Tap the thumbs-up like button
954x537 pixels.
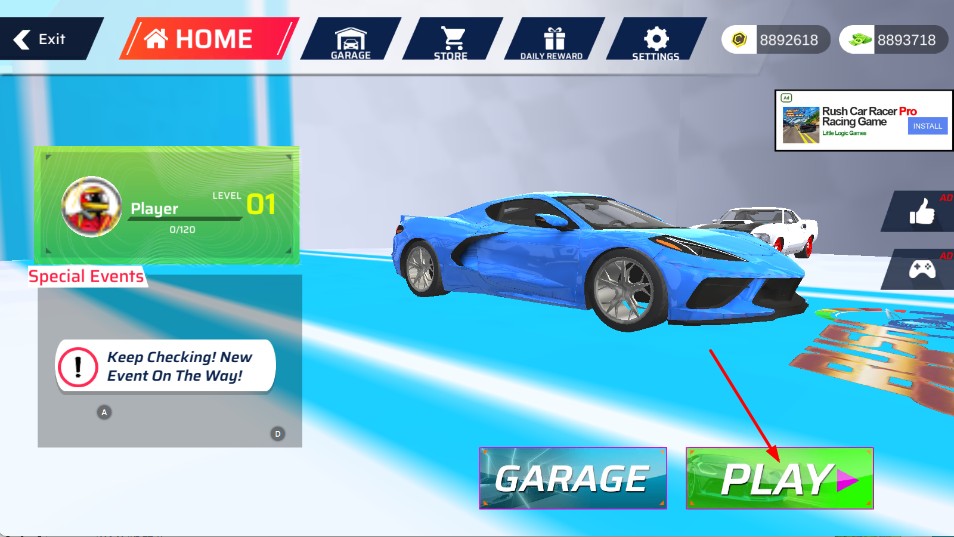pos(920,211)
